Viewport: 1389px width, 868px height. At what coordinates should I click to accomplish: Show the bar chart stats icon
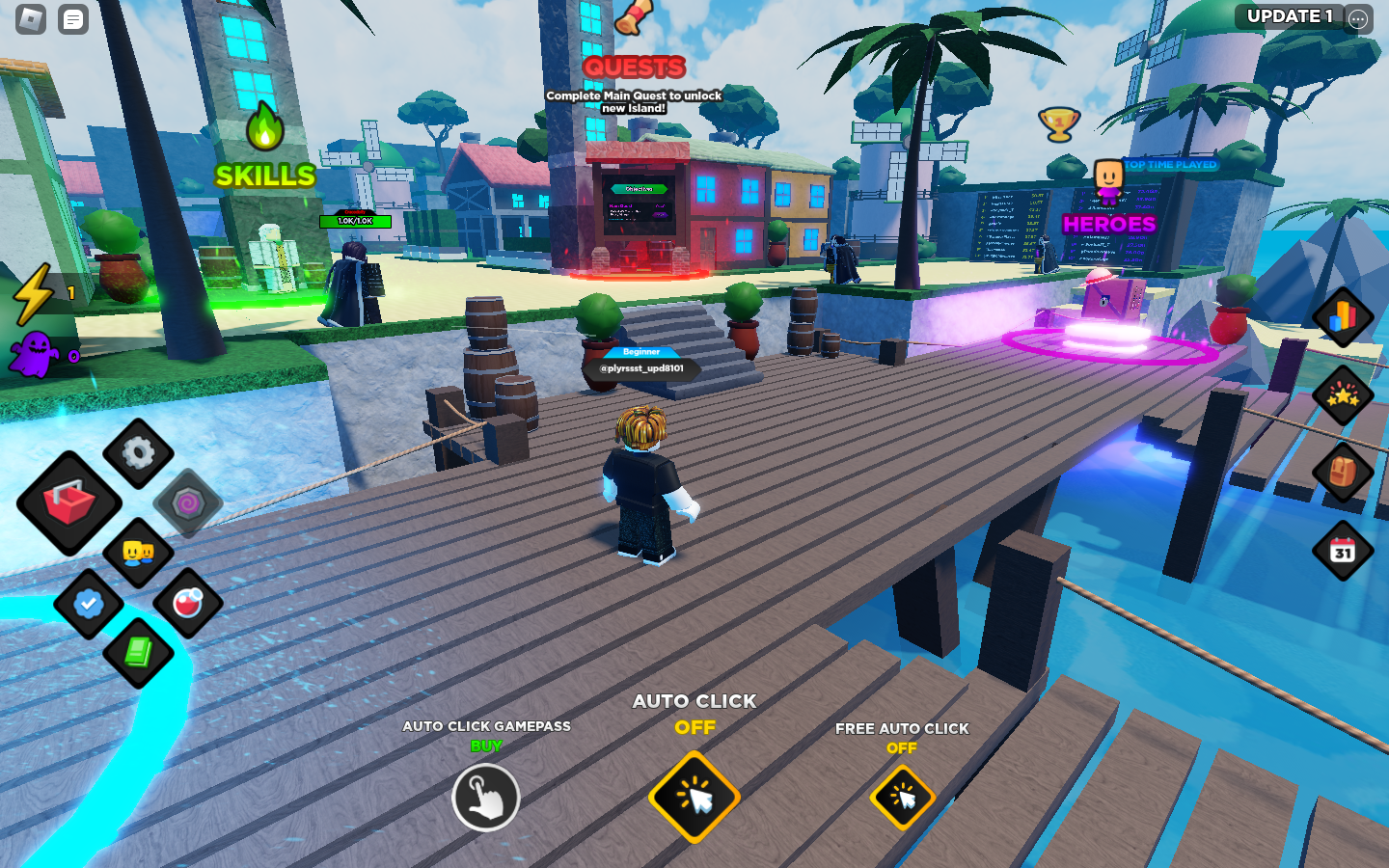1343,316
